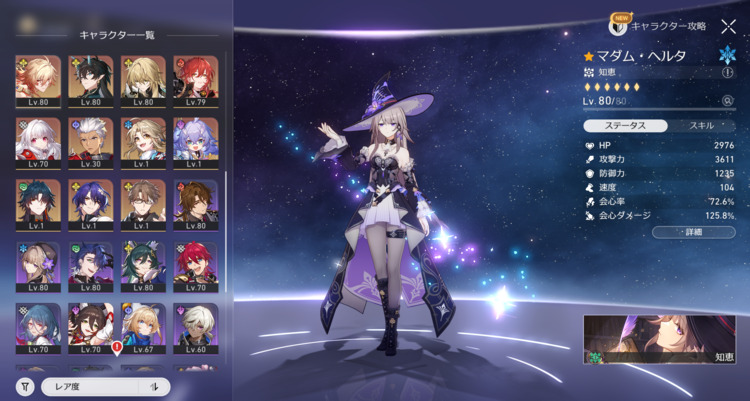The width and height of the screenshot is (750, 401).
Task: Select the ステータス tab
Action: click(622, 126)
